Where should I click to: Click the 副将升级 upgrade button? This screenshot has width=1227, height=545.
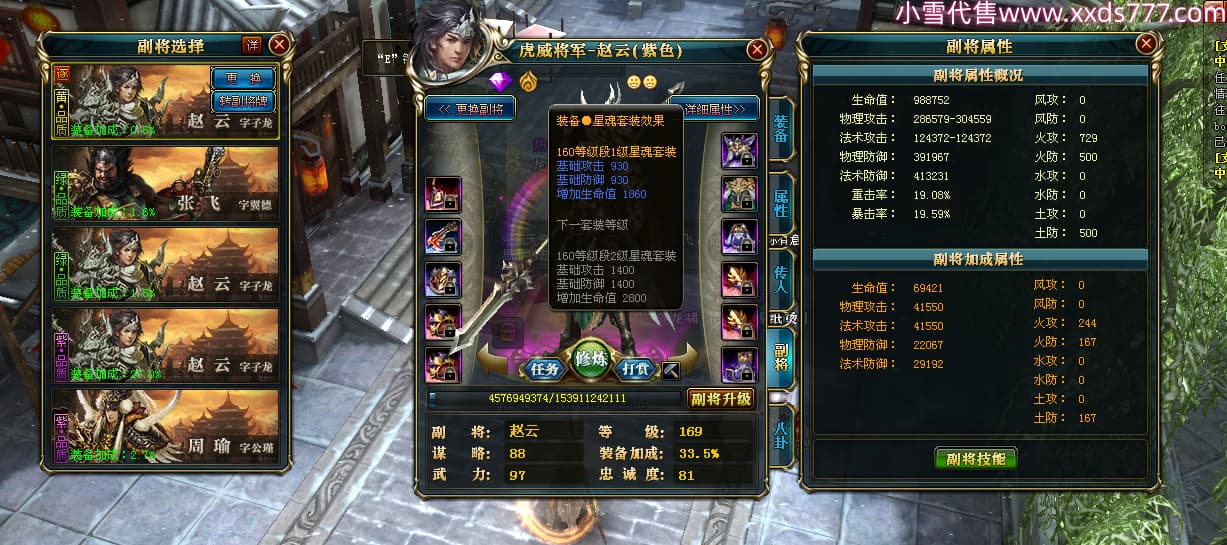(x=721, y=399)
